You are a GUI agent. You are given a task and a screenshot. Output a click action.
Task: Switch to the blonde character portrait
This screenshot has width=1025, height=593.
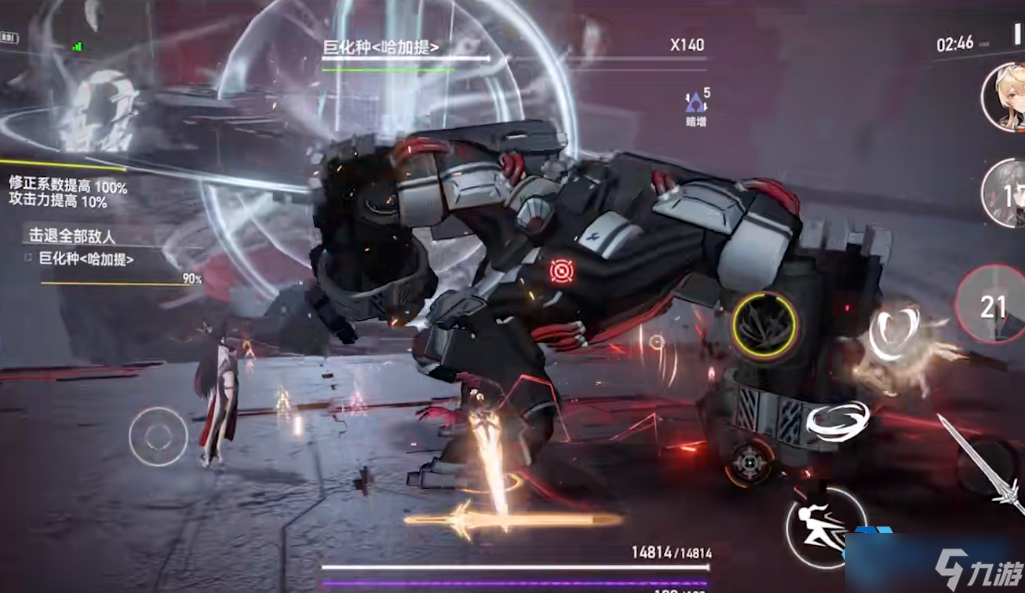click(1003, 97)
